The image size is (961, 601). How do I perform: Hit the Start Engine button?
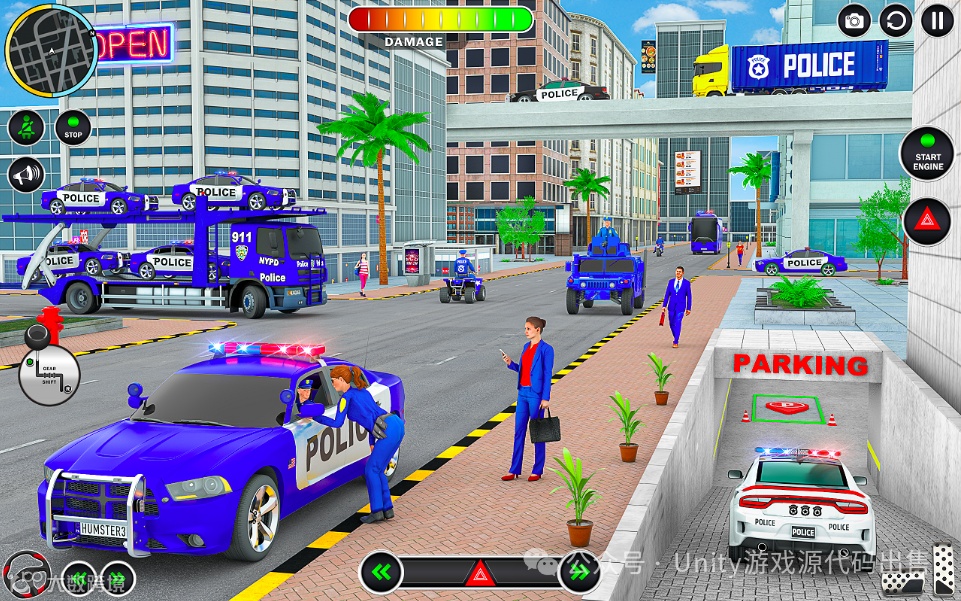(927, 153)
